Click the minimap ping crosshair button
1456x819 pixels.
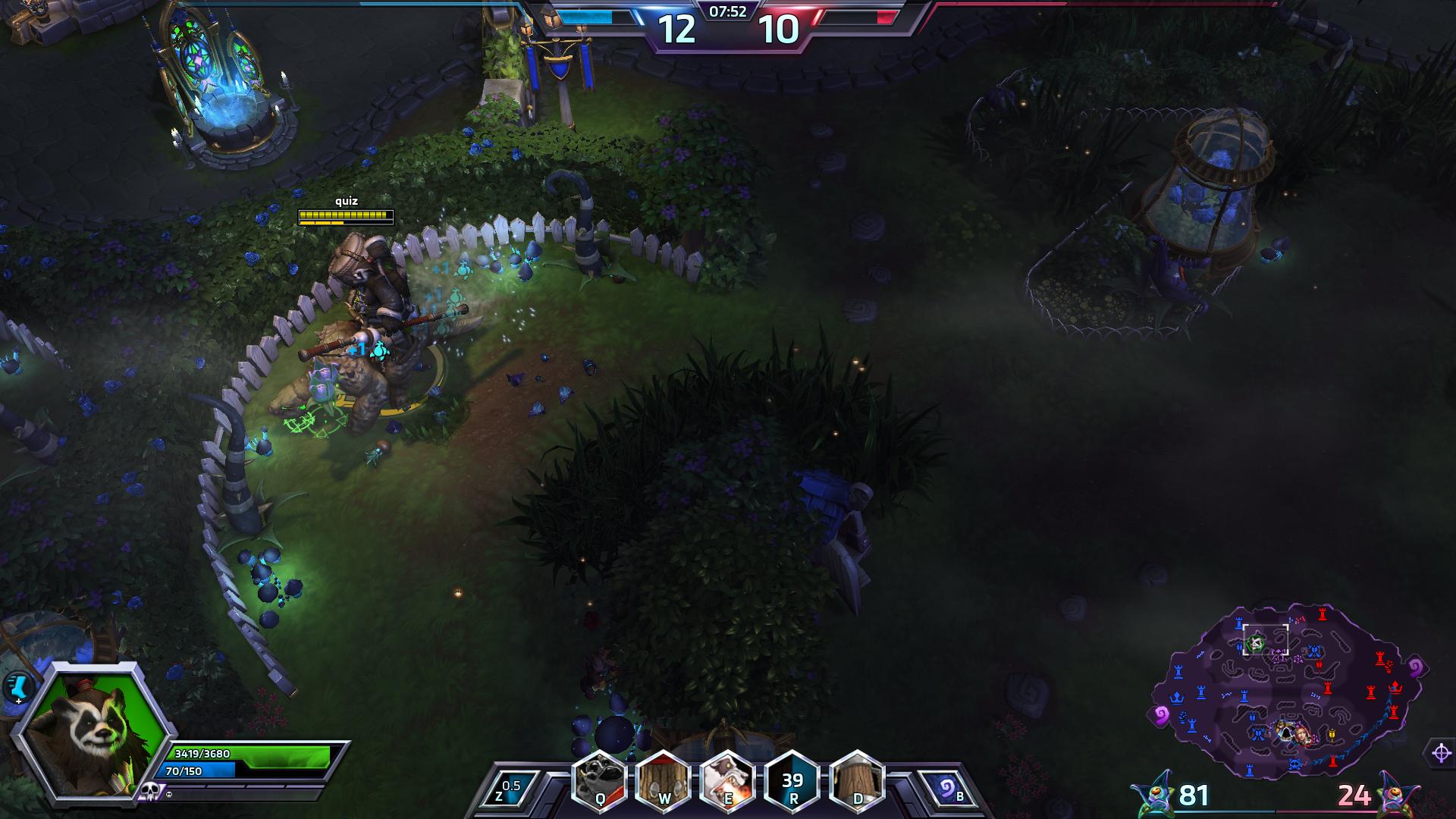pos(1442,753)
